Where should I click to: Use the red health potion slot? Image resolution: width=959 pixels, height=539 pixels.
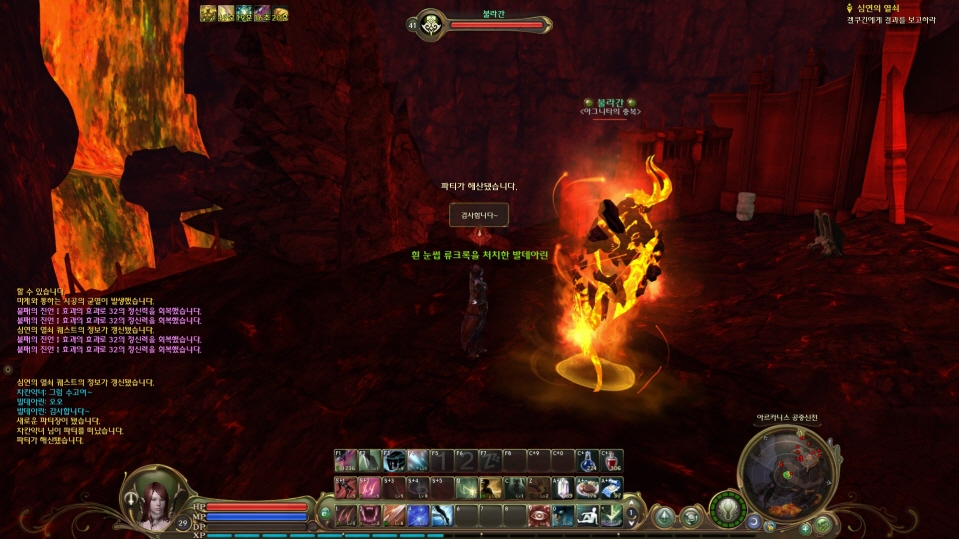click(x=612, y=461)
